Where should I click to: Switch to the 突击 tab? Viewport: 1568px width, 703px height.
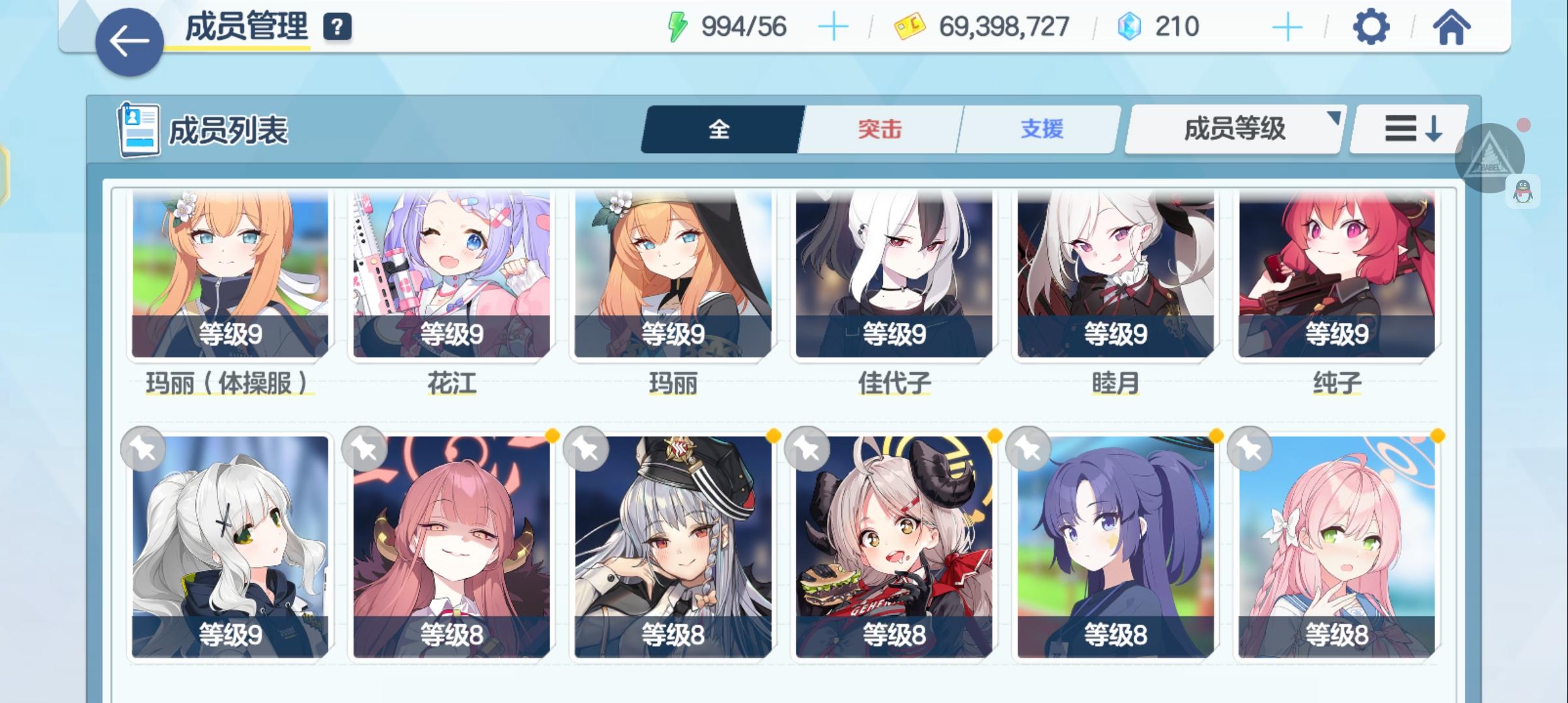(878, 129)
